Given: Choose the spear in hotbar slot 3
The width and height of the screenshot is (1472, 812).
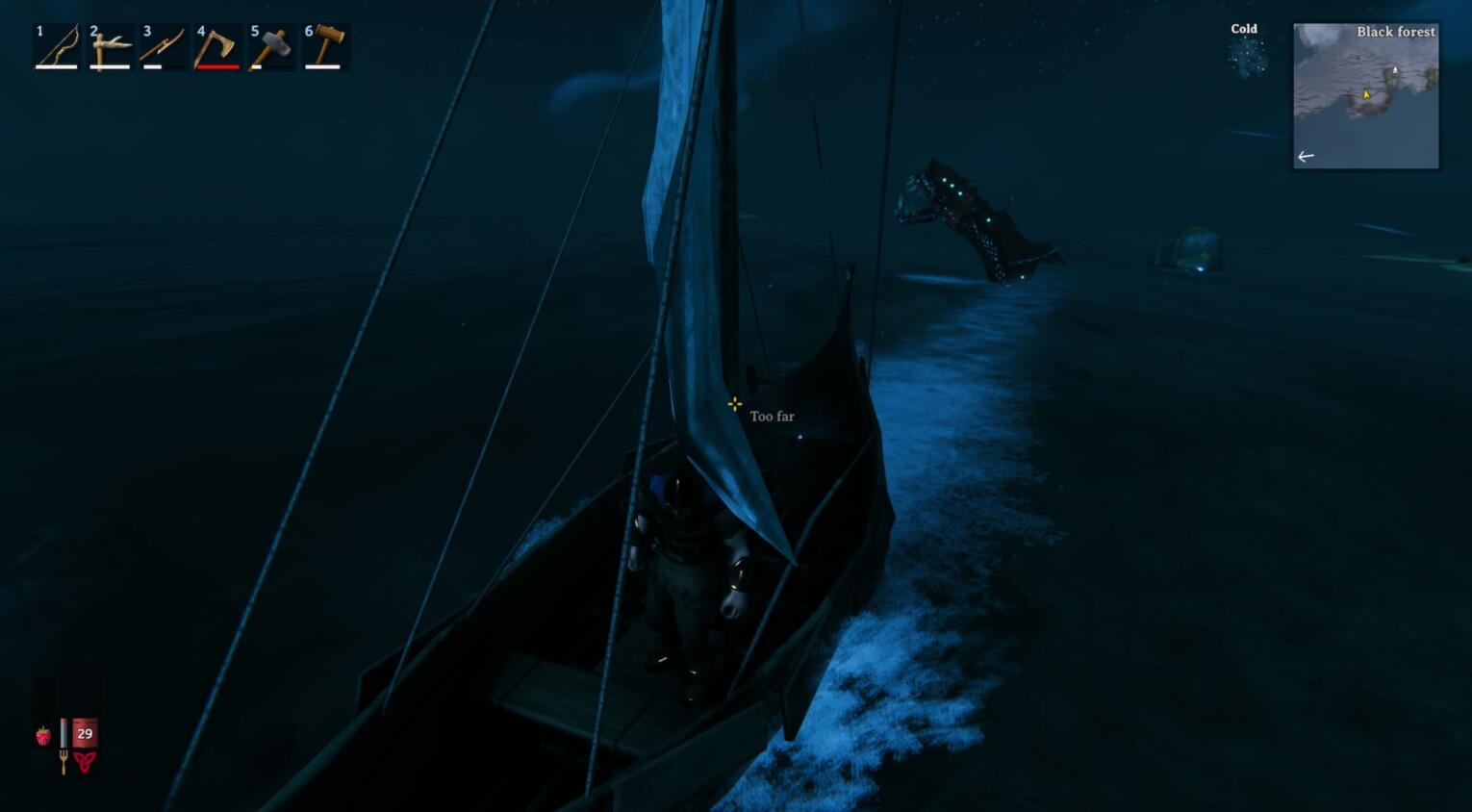Looking at the screenshot, I should [164, 46].
